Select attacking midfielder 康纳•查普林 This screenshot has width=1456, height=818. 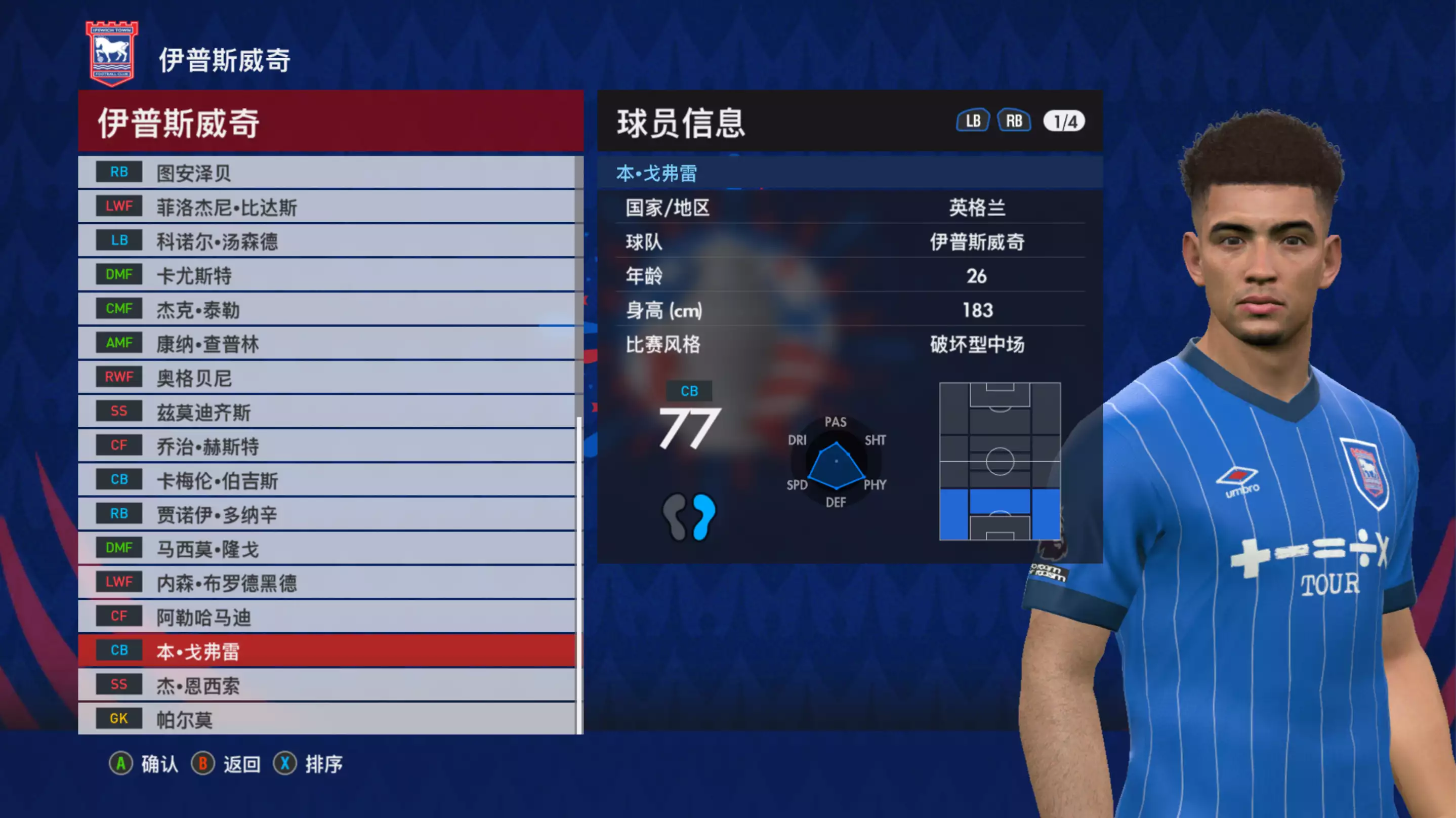click(x=327, y=343)
